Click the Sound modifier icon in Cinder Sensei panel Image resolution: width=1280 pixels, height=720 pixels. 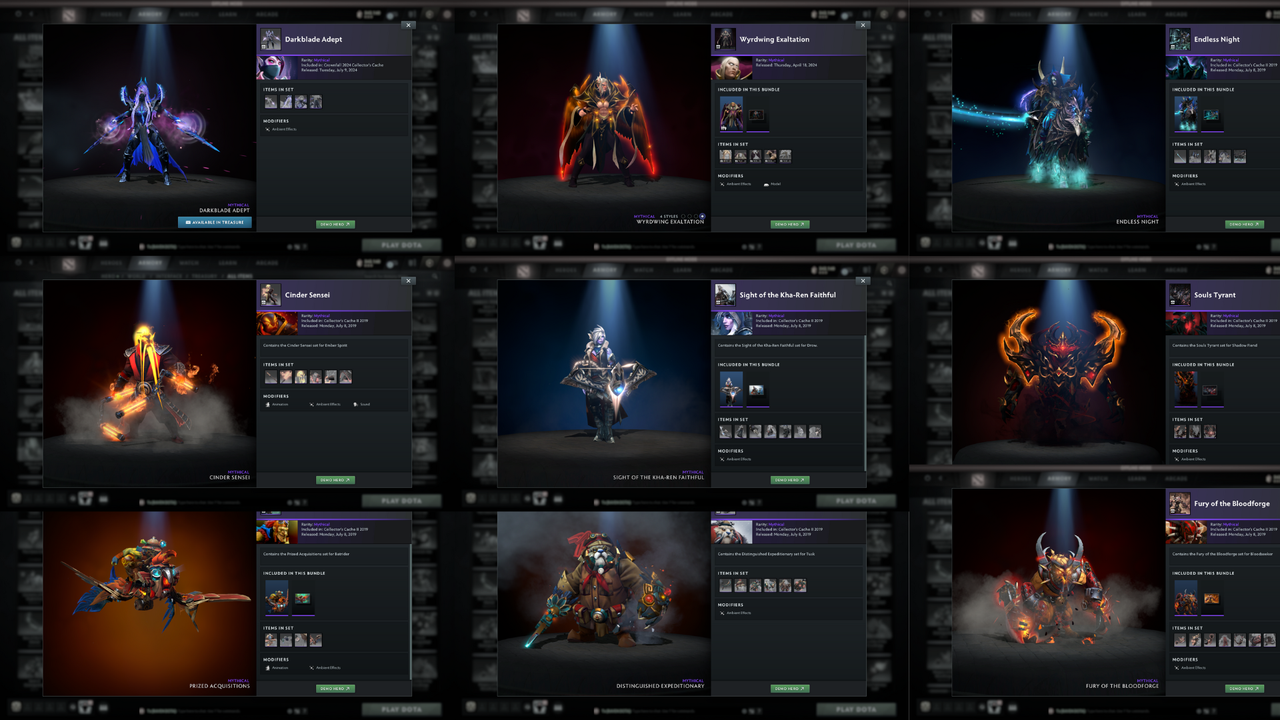point(356,404)
